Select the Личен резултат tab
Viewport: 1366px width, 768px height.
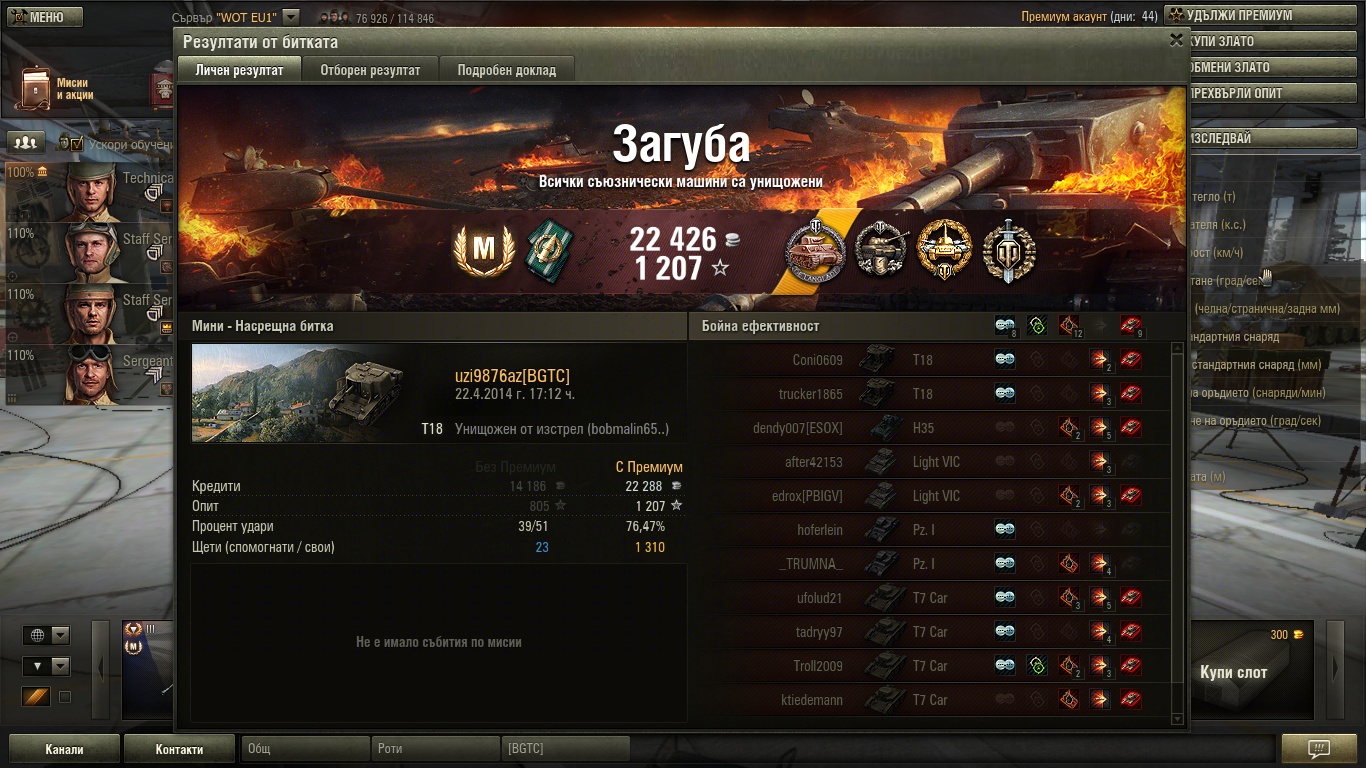click(240, 70)
